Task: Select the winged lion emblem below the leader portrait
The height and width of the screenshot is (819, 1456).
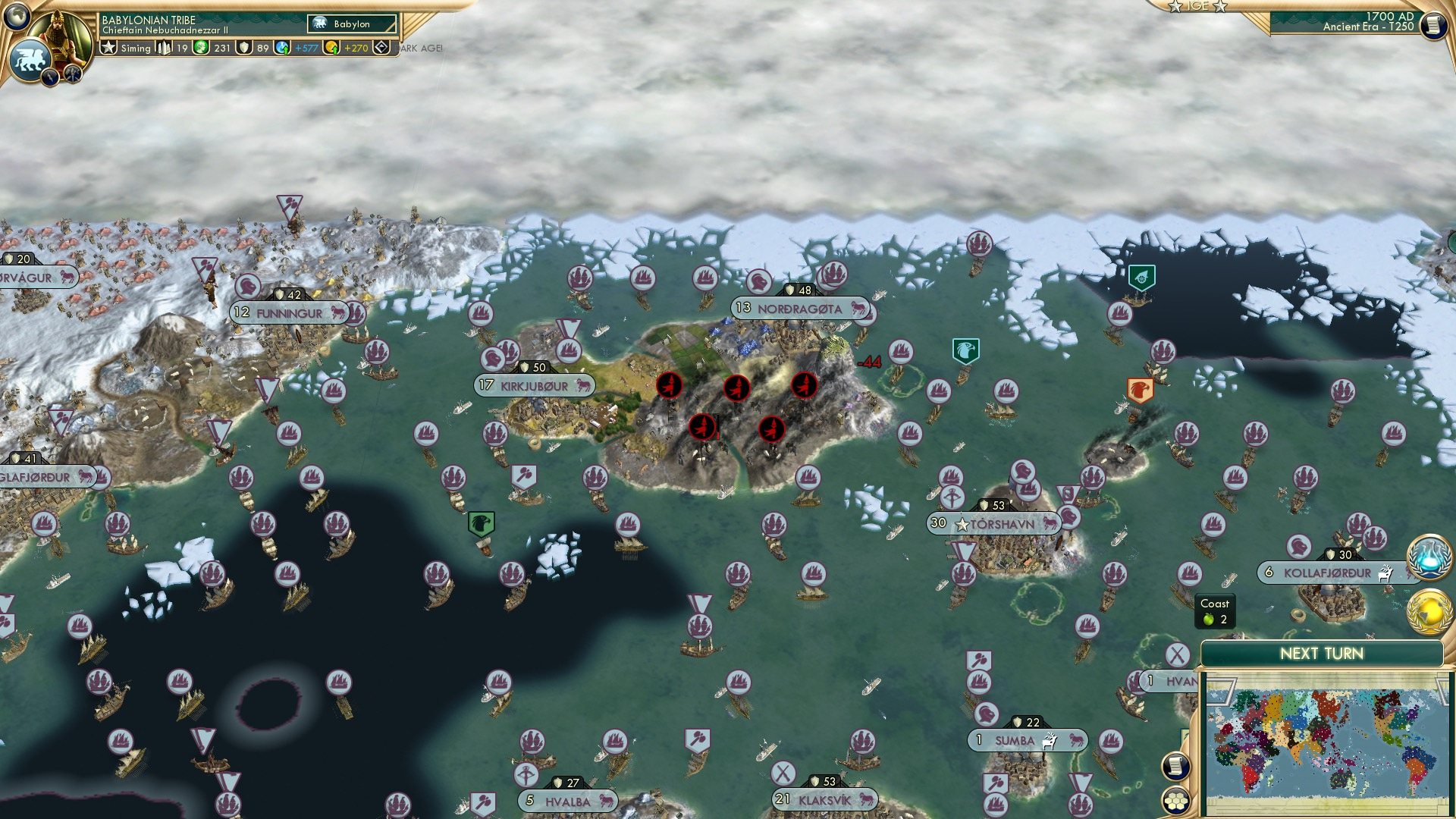Action: coord(31,61)
